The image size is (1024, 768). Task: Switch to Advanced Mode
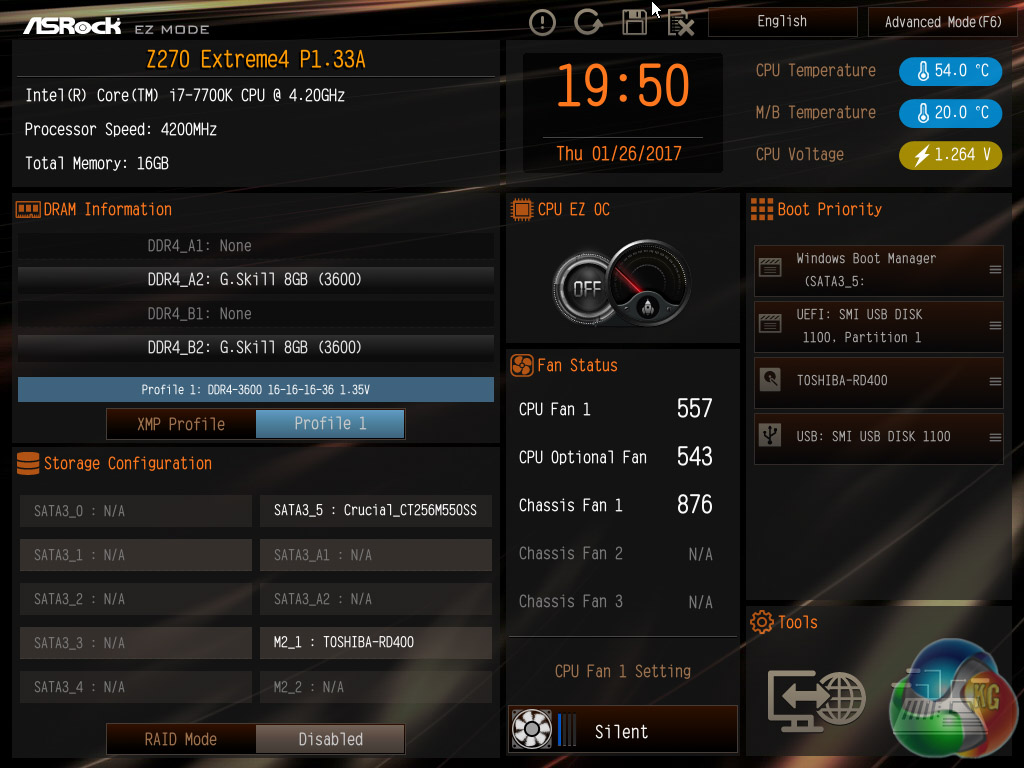point(943,22)
